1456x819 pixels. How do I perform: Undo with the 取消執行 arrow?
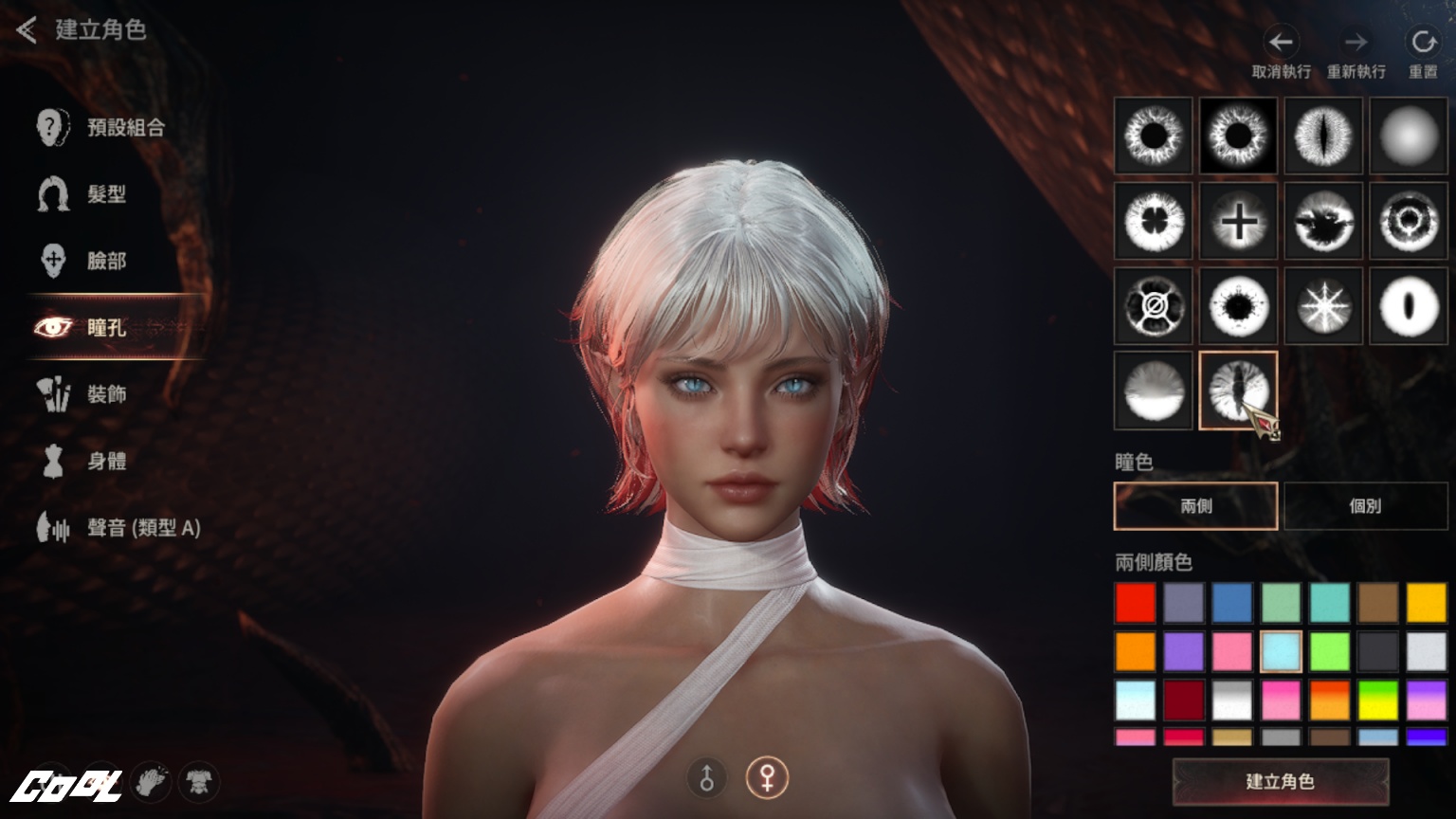click(x=1281, y=43)
